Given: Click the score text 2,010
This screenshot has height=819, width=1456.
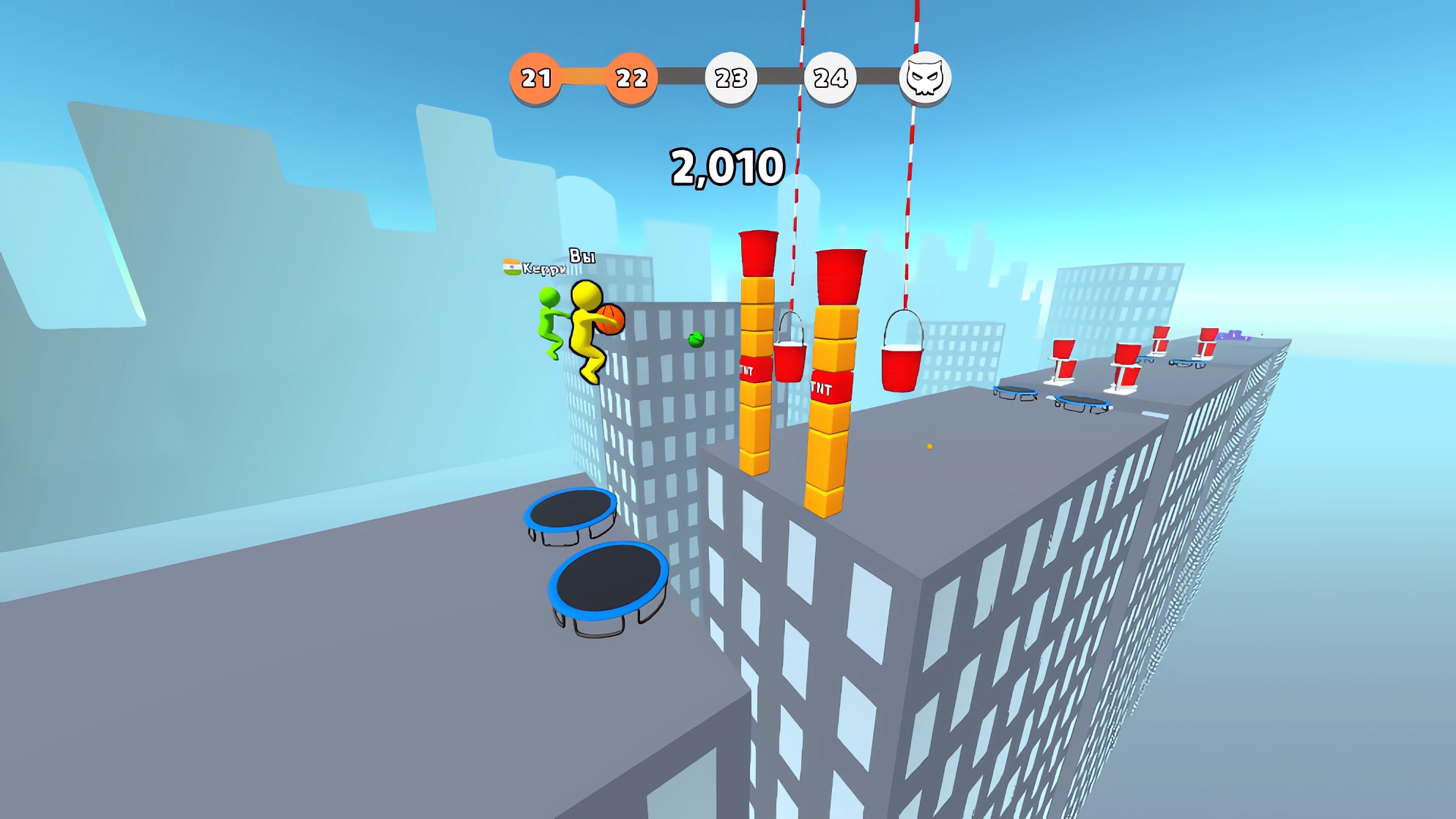Looking at the screenshot, I should point(728,166).
